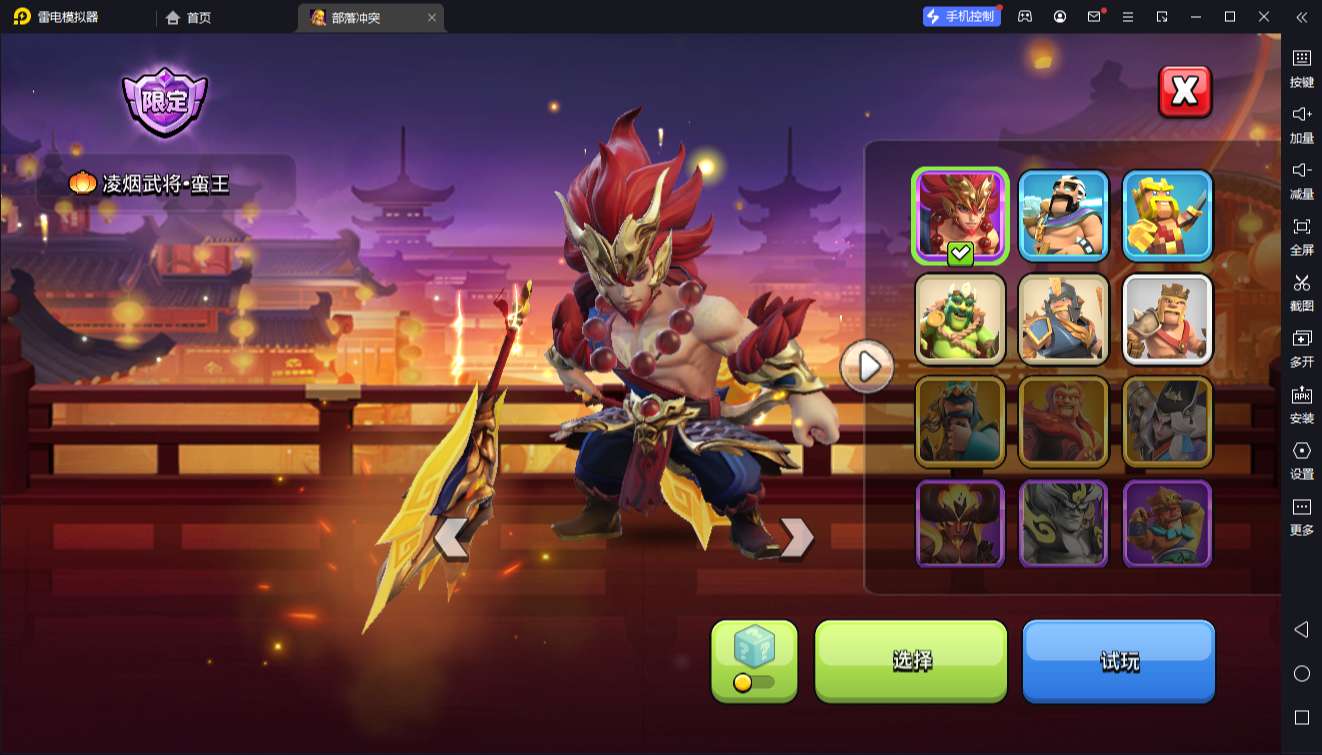Choose the dimmed black-hat pirate king skin
This screenshot has height=755, width=1322.
coord(1167,422)
